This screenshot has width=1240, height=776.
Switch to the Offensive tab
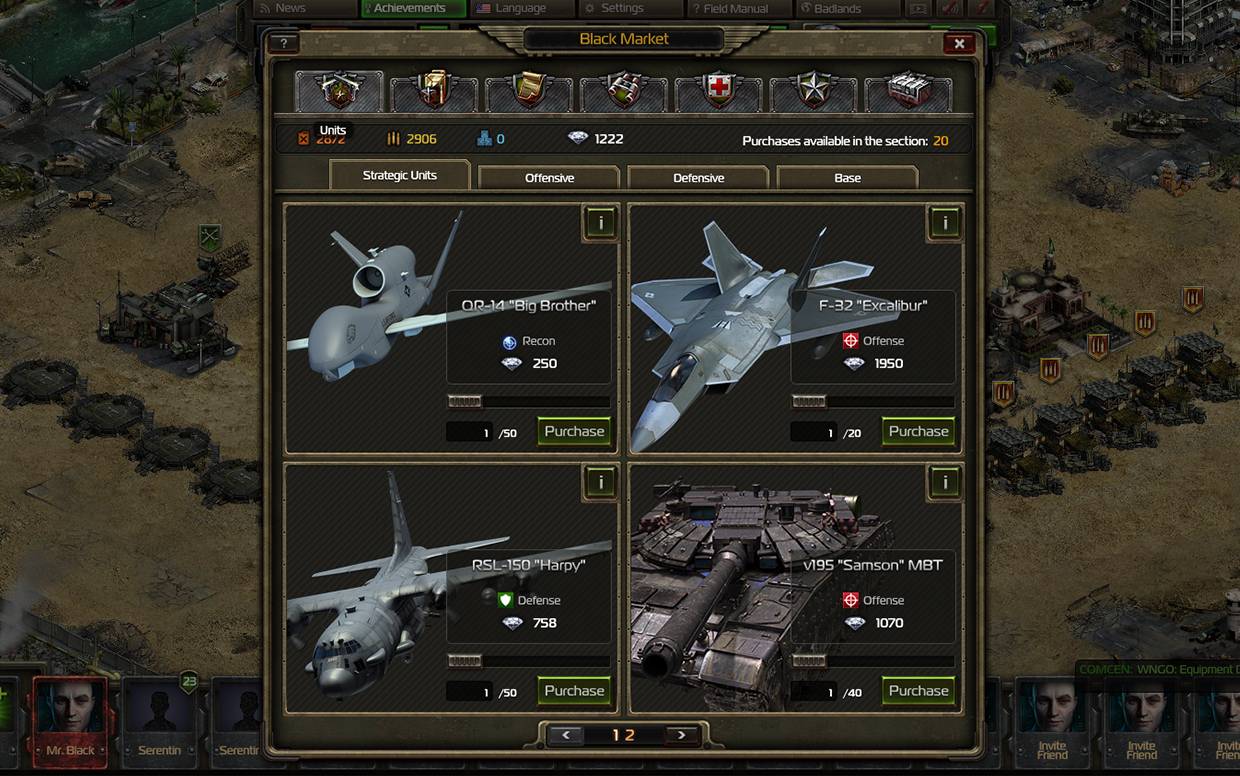point(549,178)
